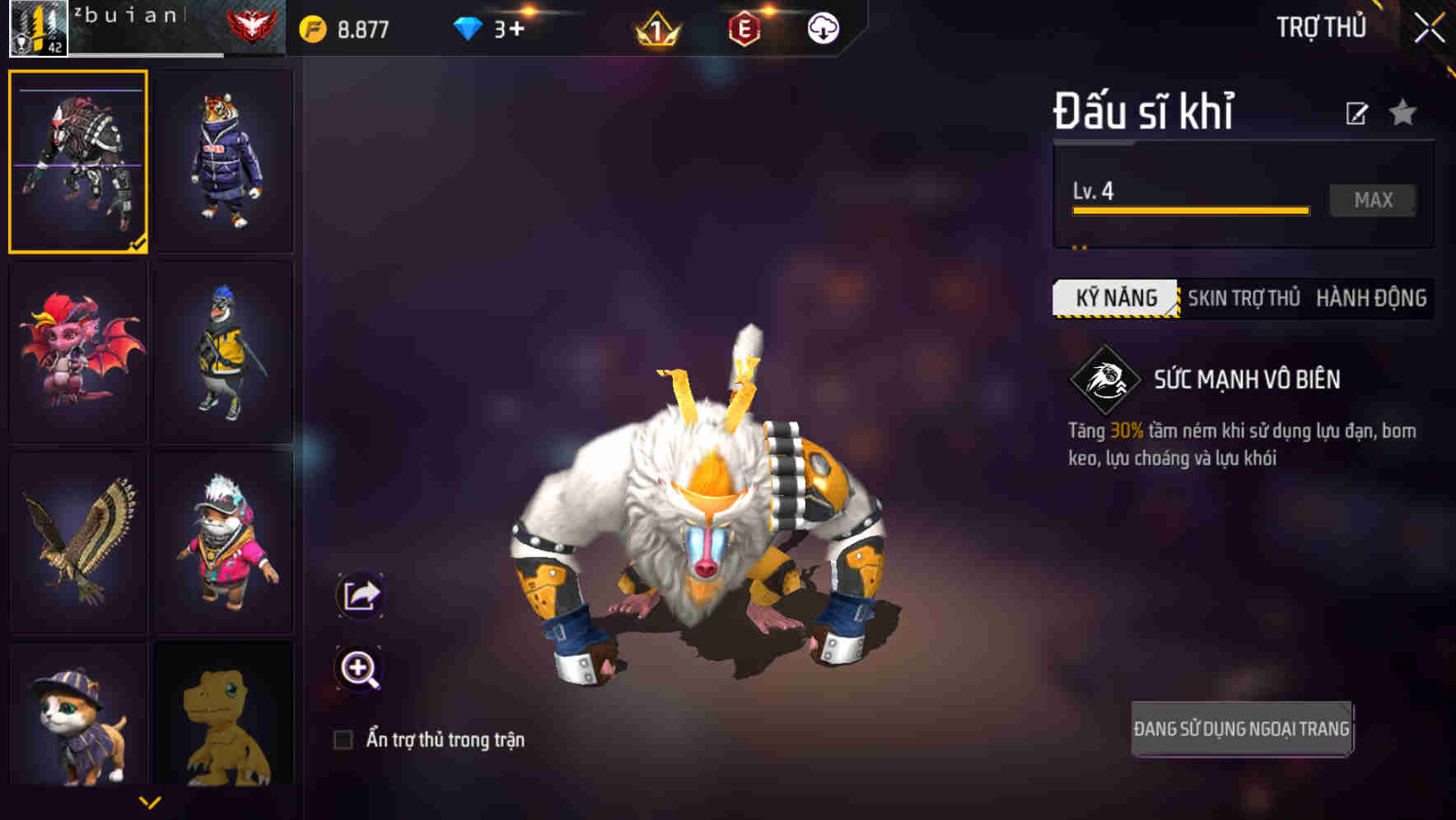Enable Ẩn trợ thủ trong trận
Screen dimensions: 1456x820
coord(343,739)
